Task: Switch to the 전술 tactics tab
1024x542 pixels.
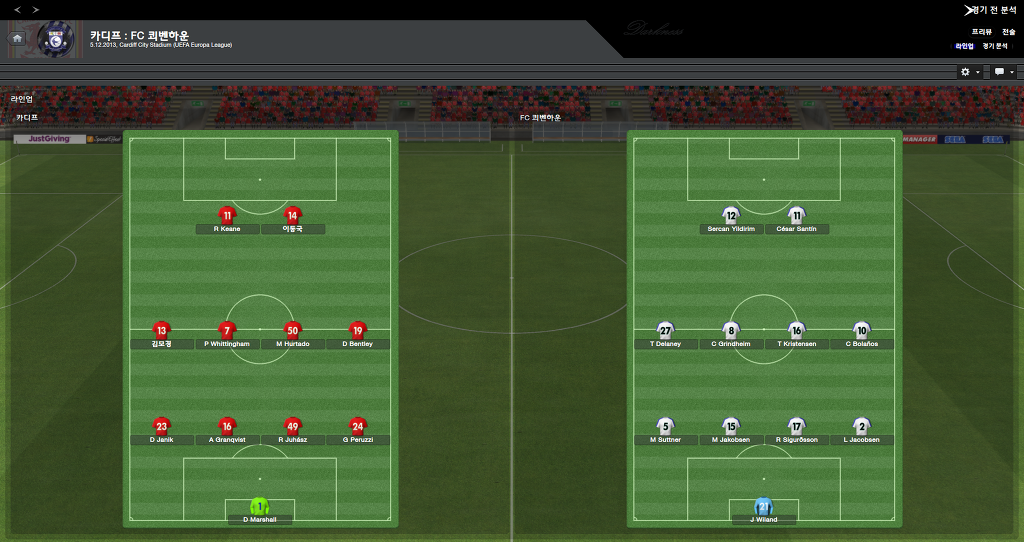Action: (1008, 32)
